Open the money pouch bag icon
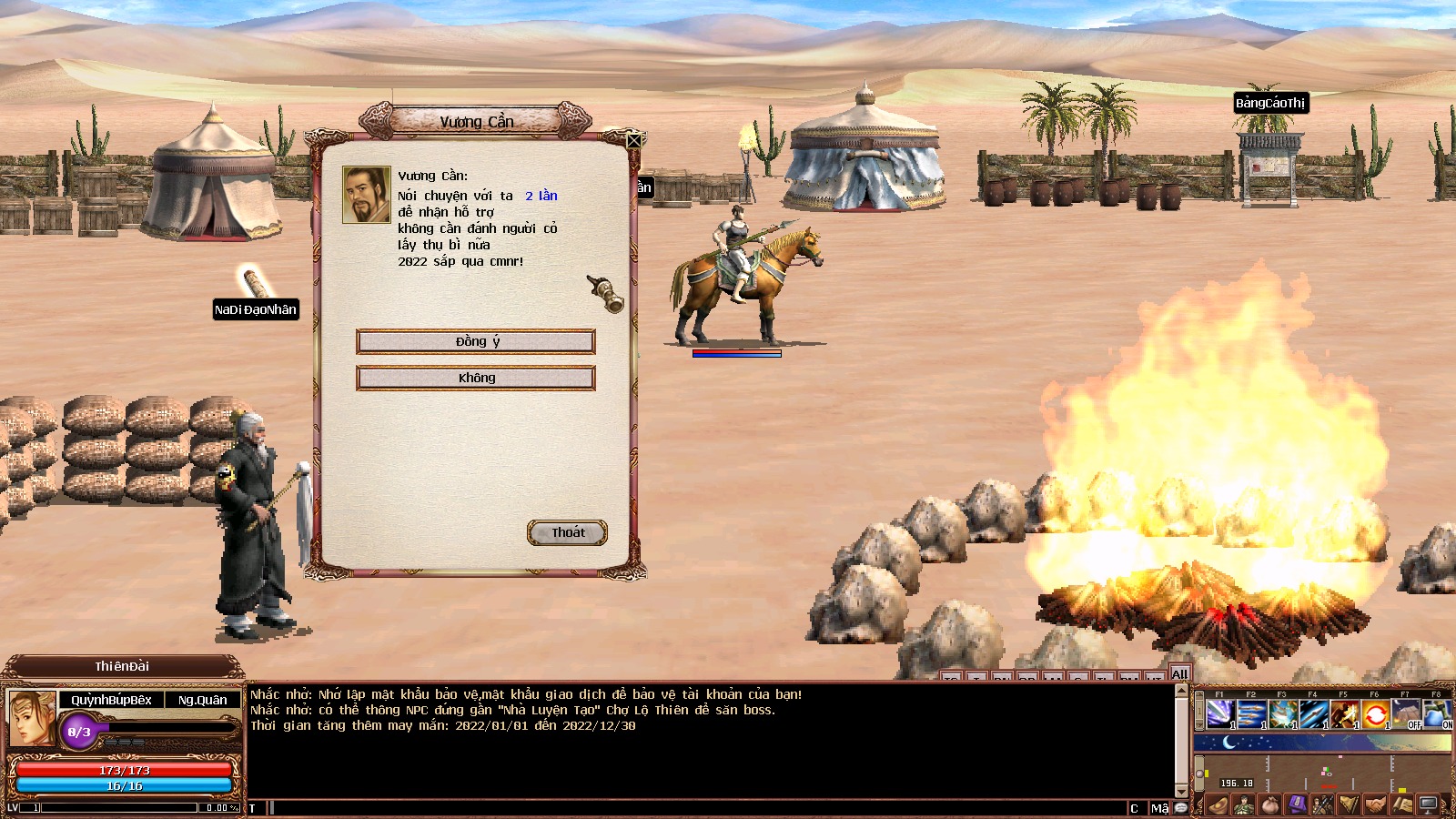1456x819 pixels. (1269, 805)
